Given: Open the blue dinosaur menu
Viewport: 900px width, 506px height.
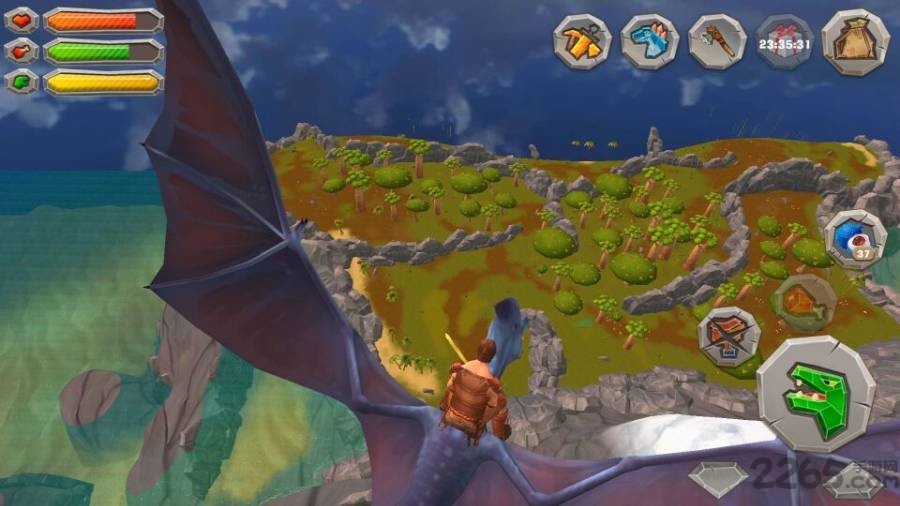Looking at the screenshot, I should click(x=650, y=42).
